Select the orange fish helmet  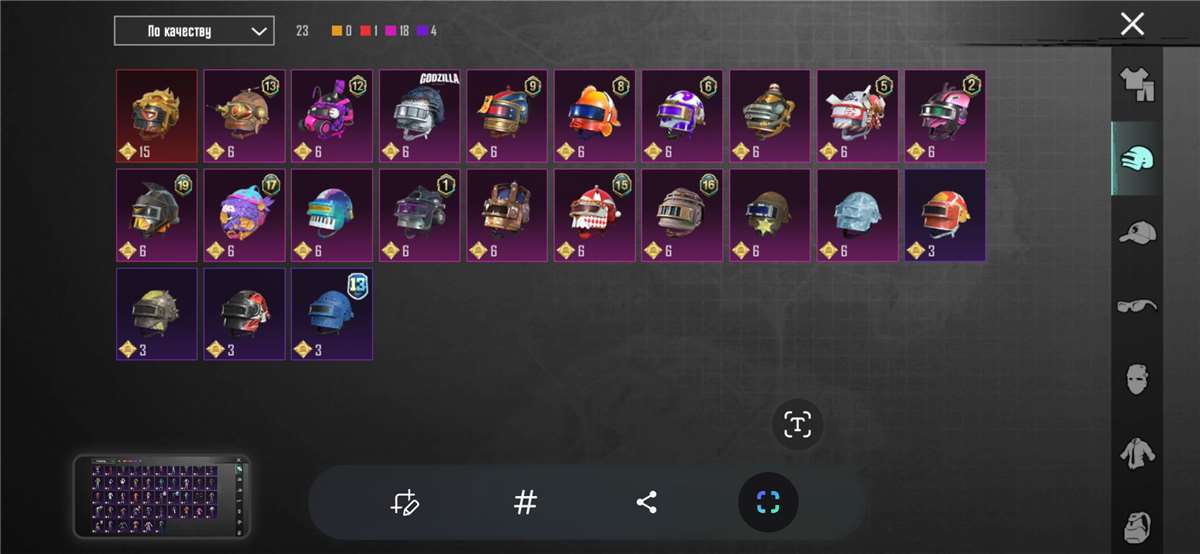594,116
